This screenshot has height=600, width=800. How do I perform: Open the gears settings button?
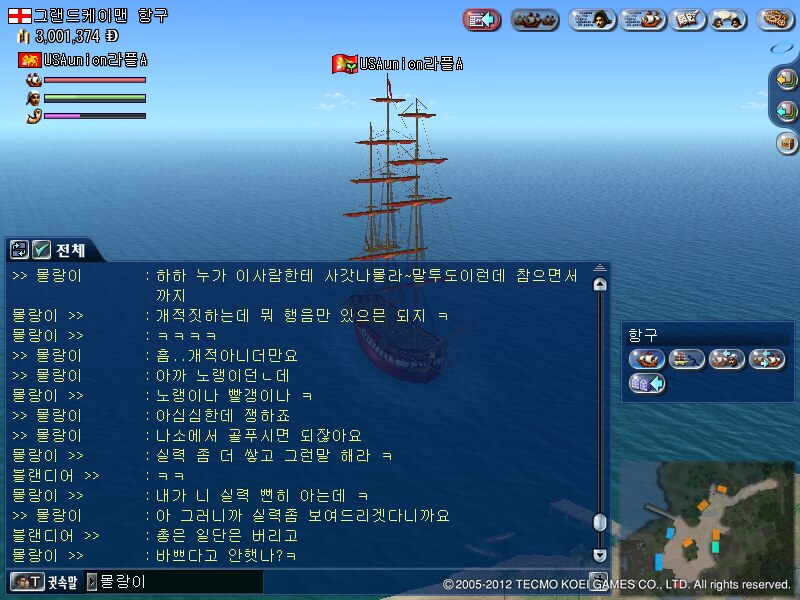click(x=775, y=19)
